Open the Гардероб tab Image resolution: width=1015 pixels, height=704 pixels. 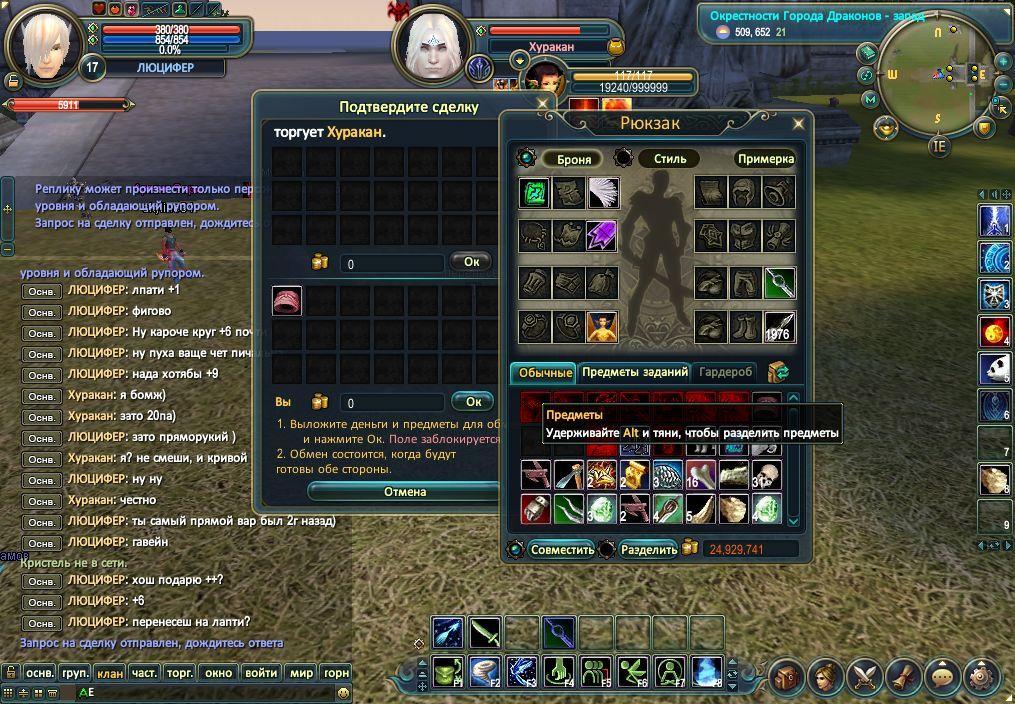pos(725,373)
